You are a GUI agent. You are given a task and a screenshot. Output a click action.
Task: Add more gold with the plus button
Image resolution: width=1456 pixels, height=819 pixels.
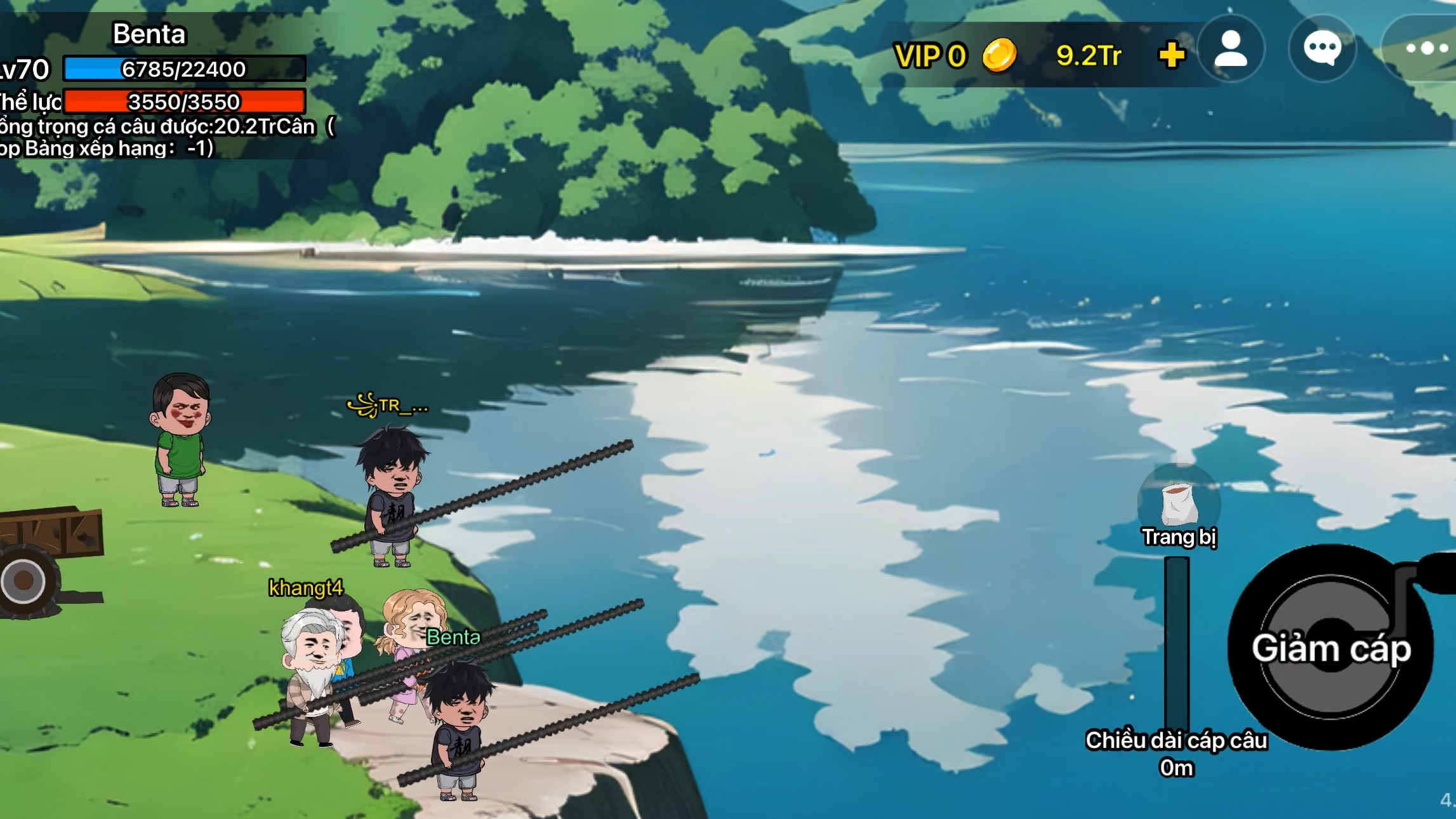tap(1171, 55)
